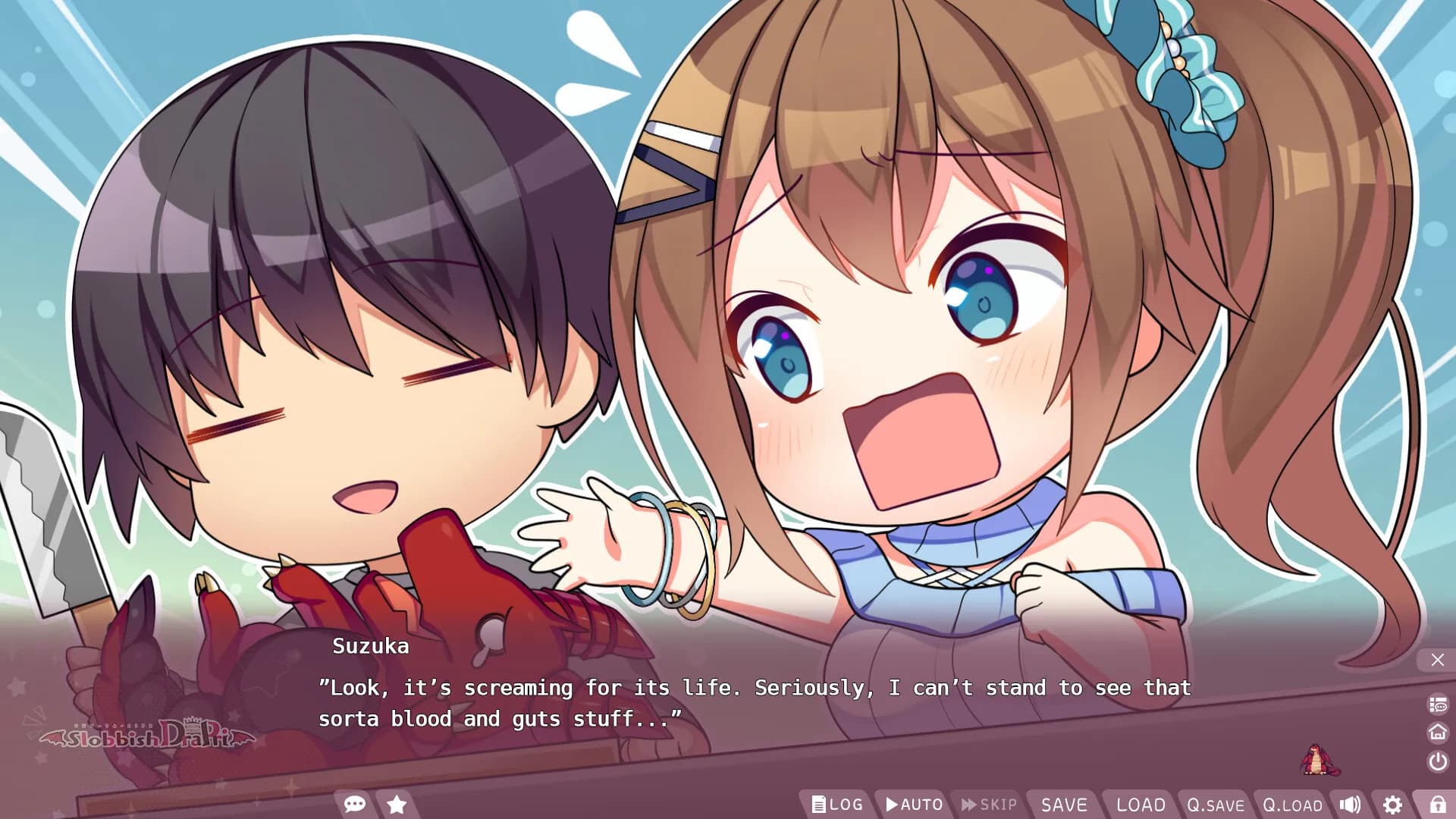The image size is (1456, 819).
Task: Quick load with Q.LOAD
Action: click(x=1292, y=805)
